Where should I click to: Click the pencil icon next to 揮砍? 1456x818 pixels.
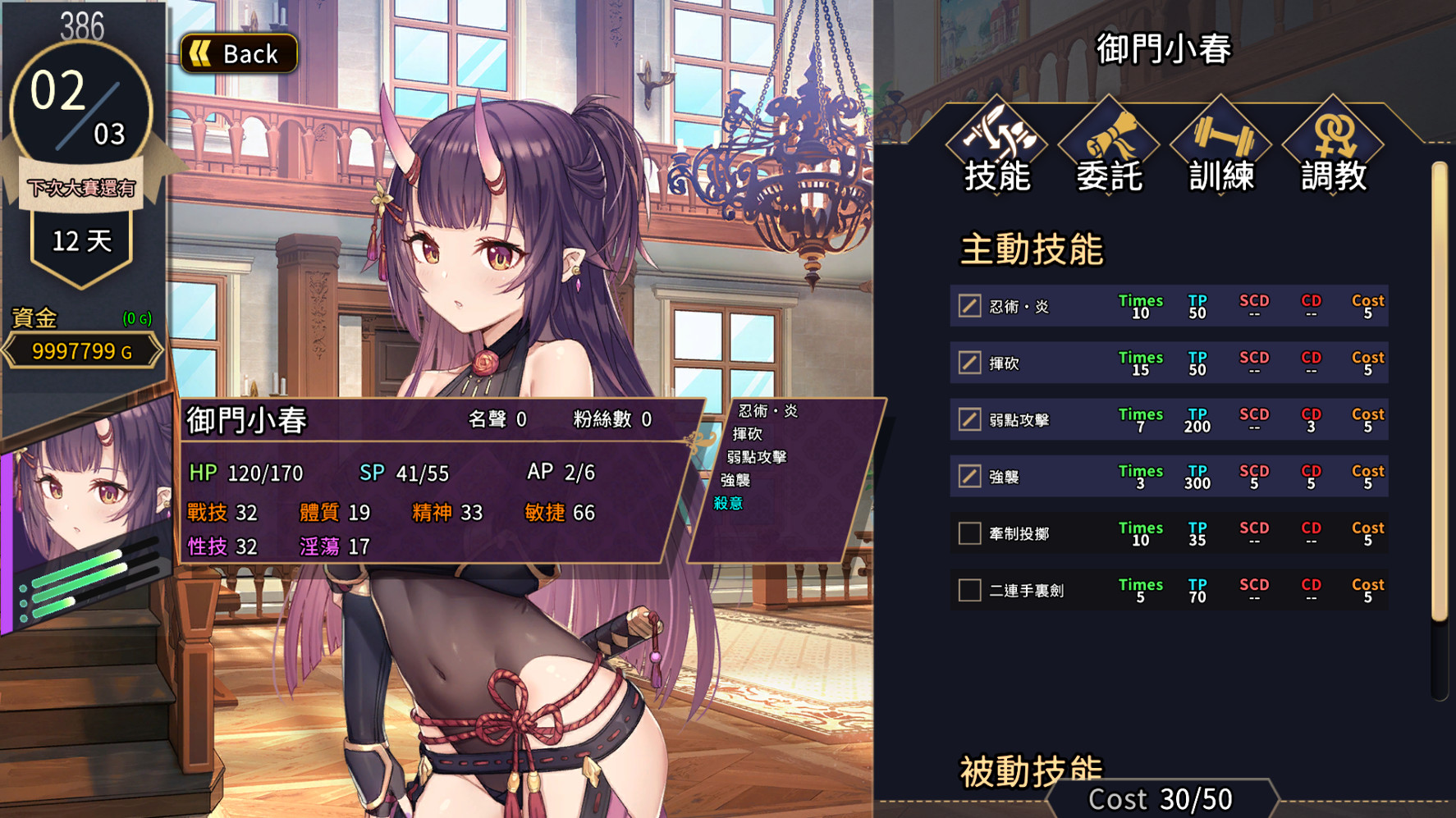pos(968,363)
